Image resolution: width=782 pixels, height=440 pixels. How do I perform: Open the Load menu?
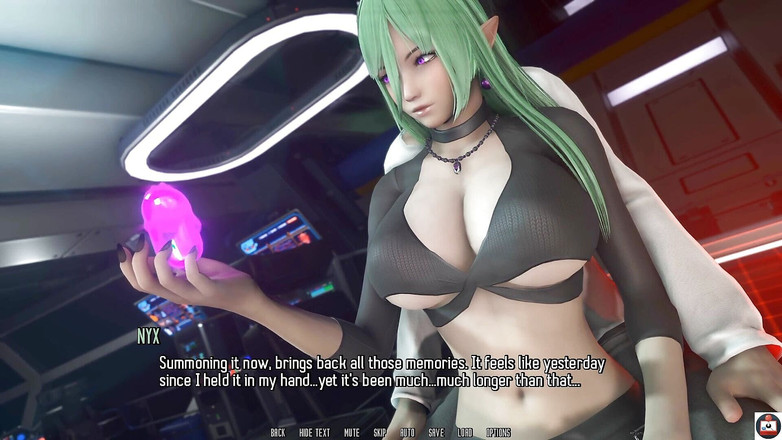pos(465,433)
